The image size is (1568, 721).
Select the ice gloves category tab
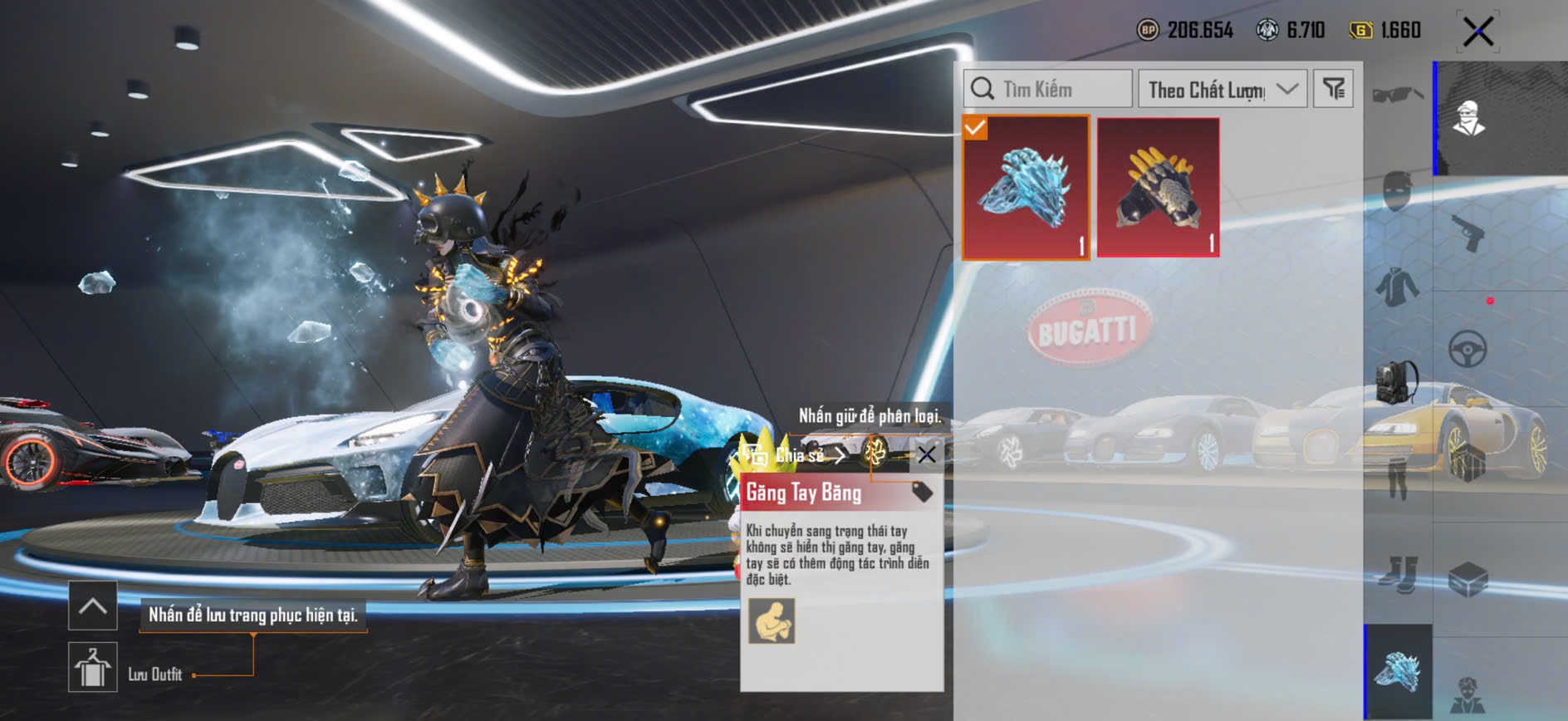click(x=1399, y=669)
